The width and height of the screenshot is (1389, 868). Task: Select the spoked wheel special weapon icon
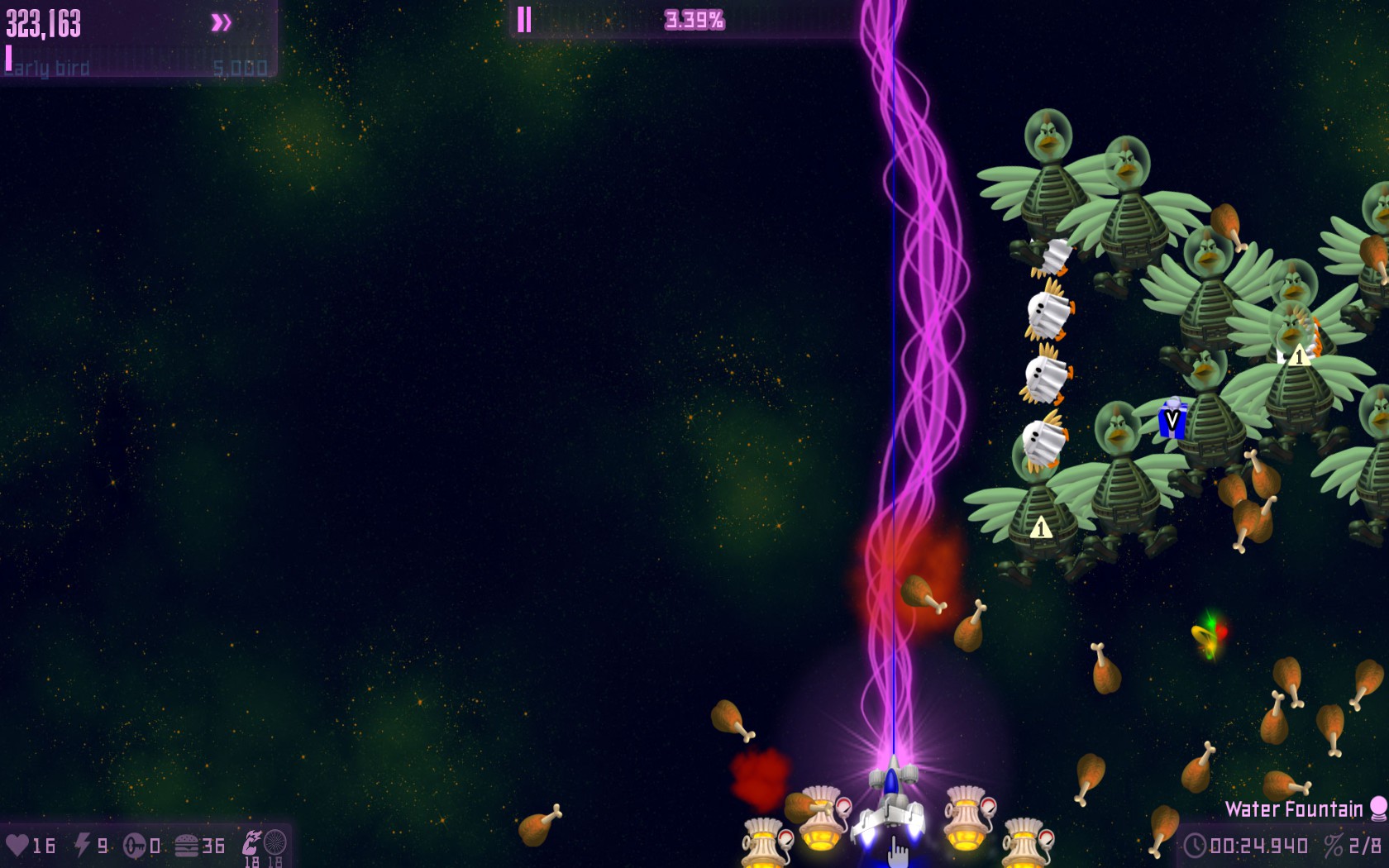(x=275, y=842)
